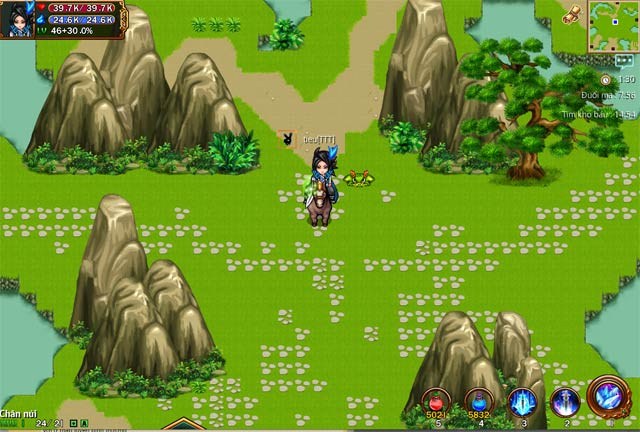Activate the ice crystal spikes skill
Image resolution: width=640 pixels, height=432 pixels.
522,402
